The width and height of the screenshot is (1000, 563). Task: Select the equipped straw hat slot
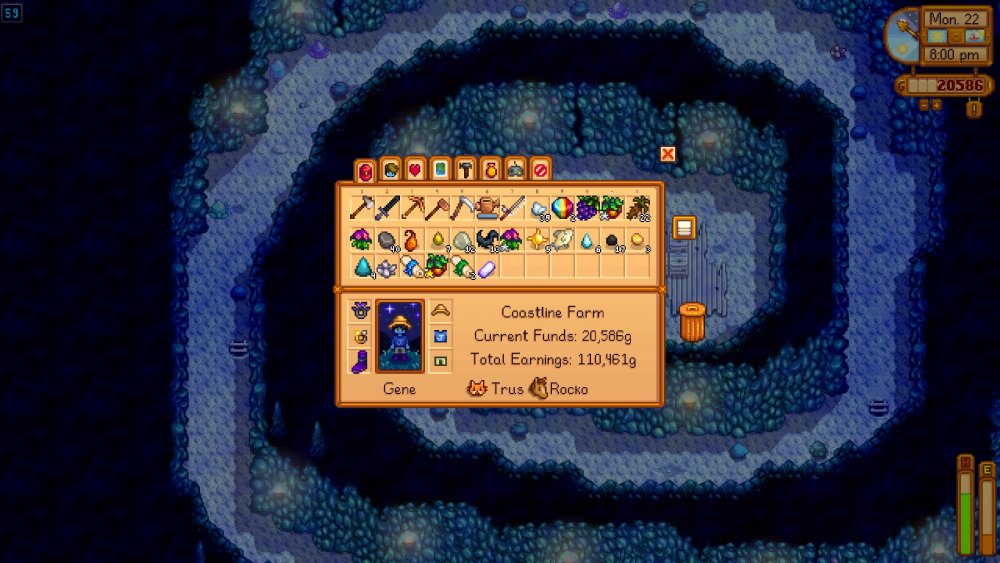point(439,310)
